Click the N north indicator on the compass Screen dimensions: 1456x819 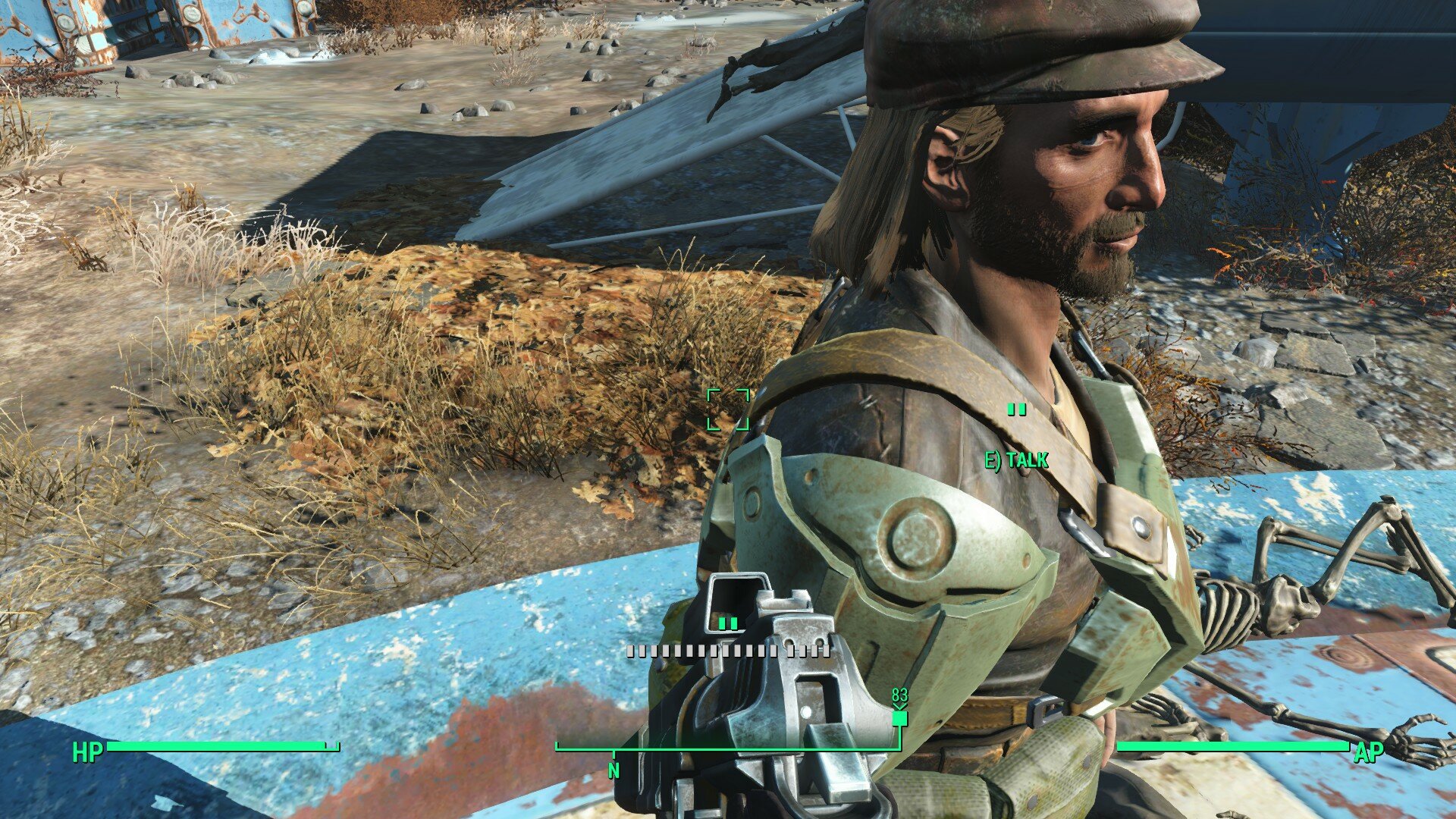point(613,768)
